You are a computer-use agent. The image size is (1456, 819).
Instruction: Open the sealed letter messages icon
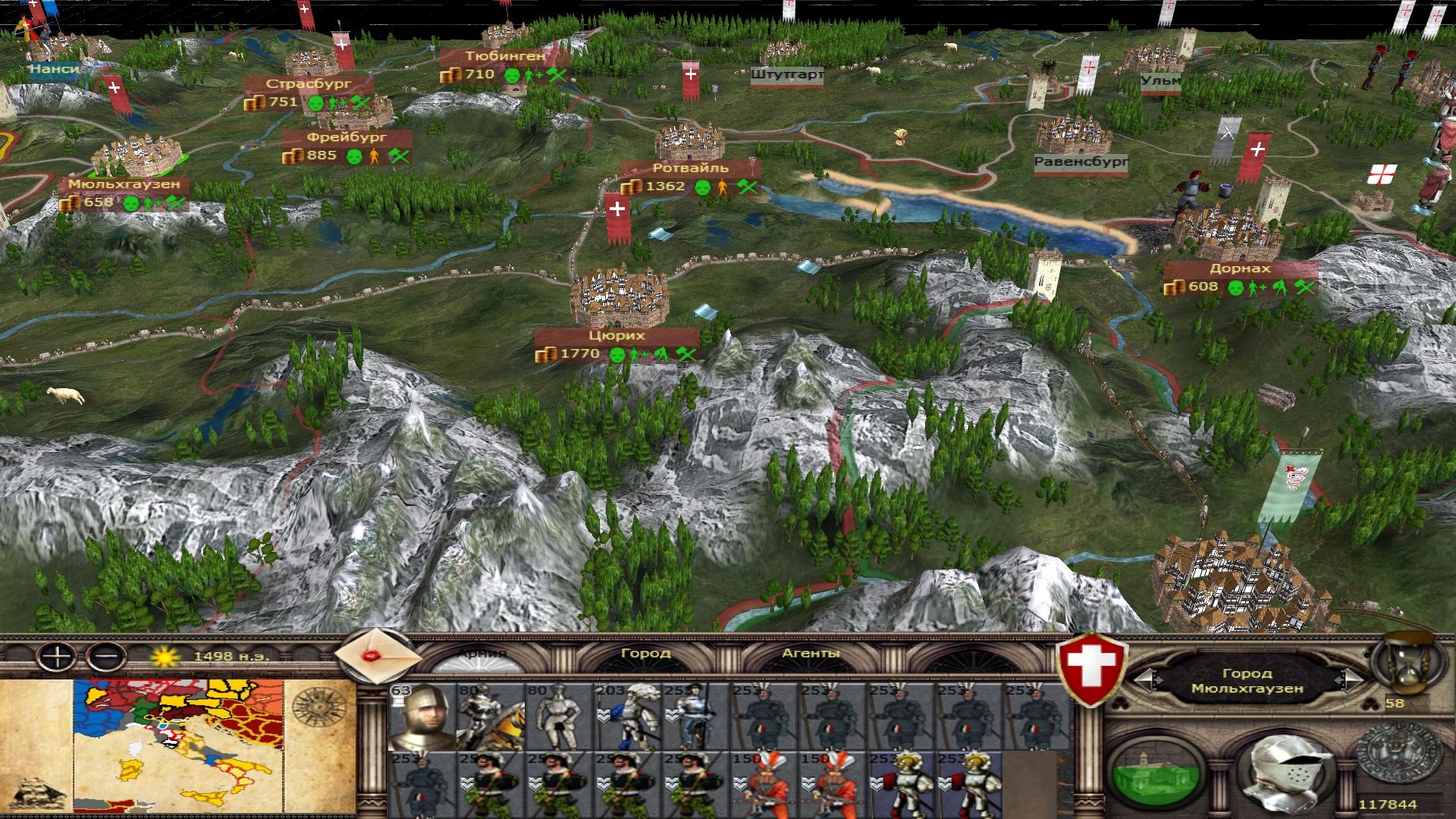(x=377, y=655)
